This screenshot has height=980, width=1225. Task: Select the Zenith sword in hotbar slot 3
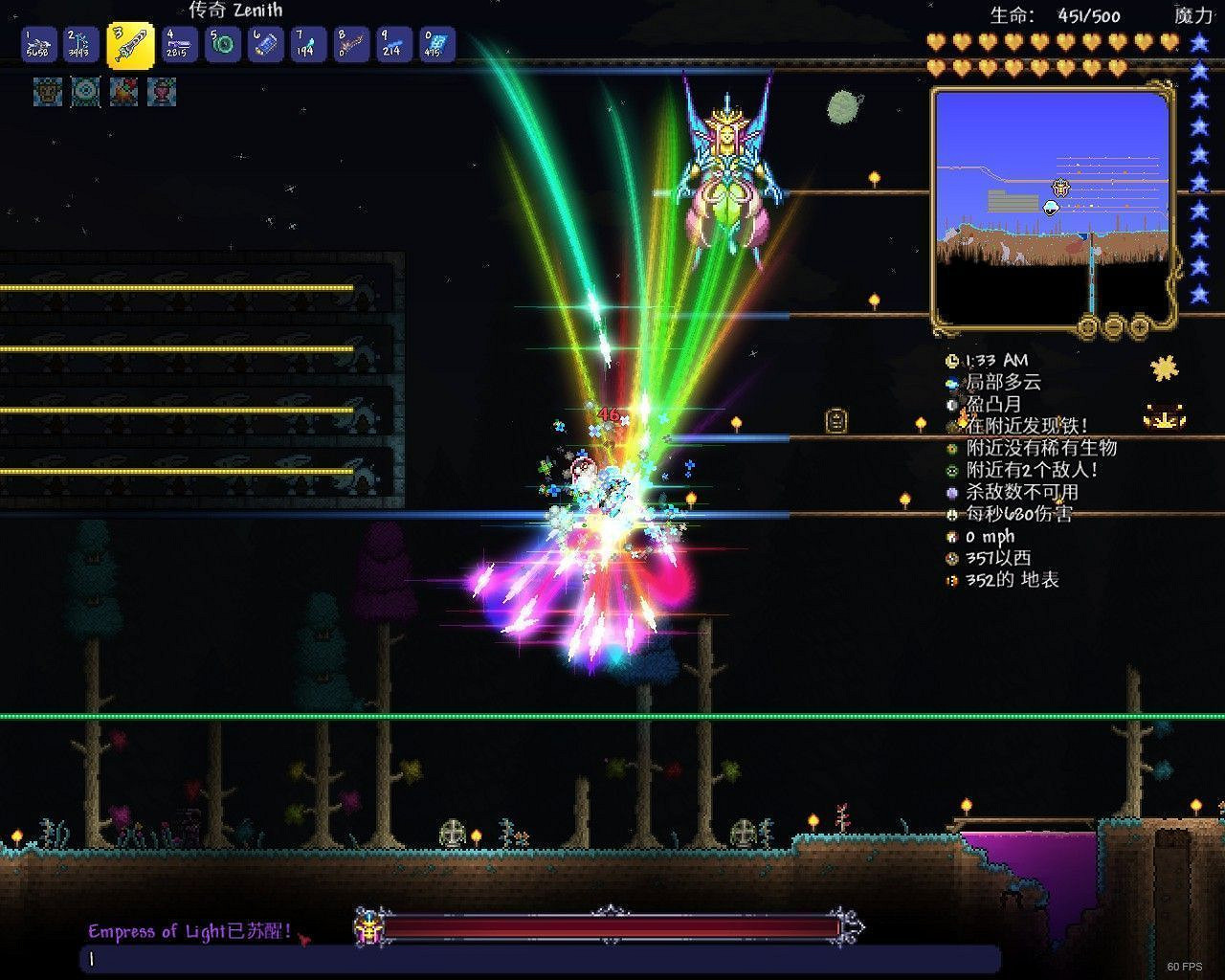(x=131, y=42)
